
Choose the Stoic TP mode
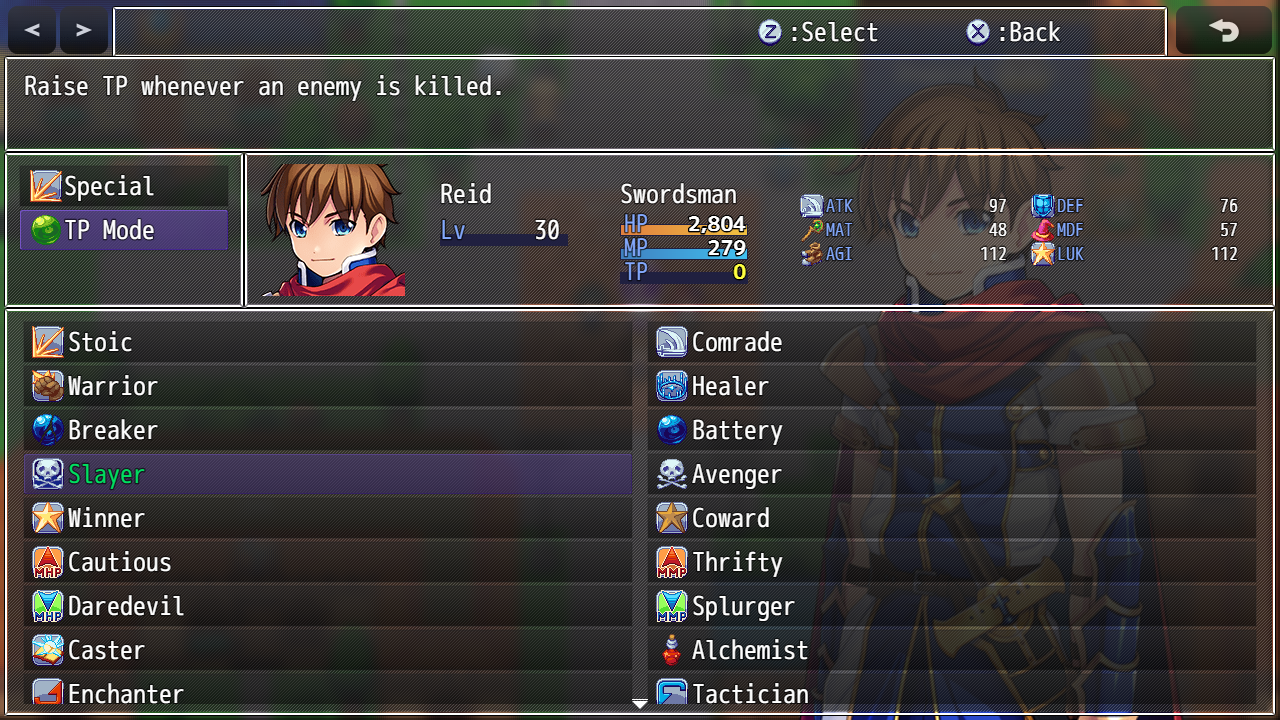328,343
